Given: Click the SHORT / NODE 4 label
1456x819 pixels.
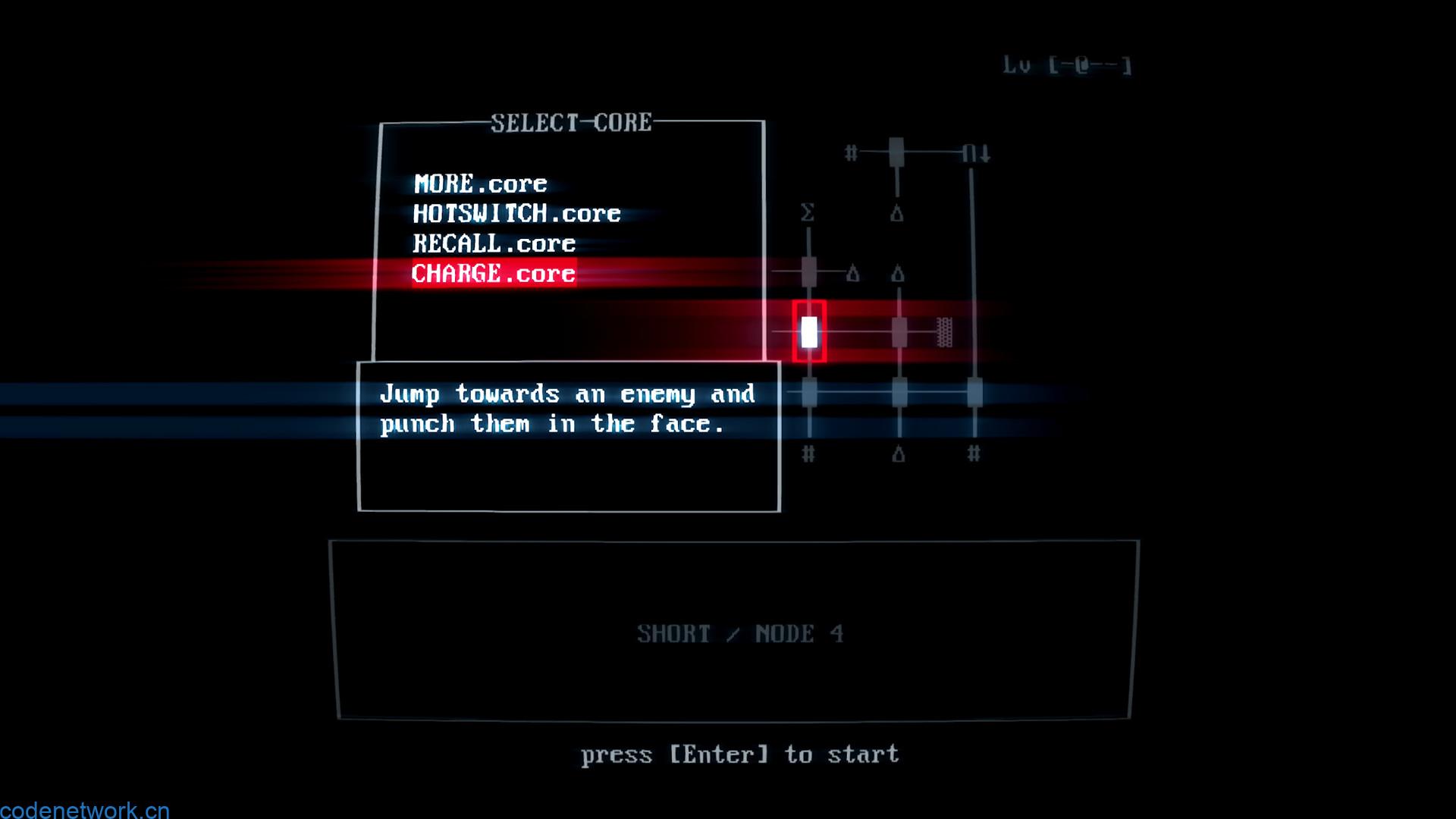Looking at the screenshot, I should [741, 634].
